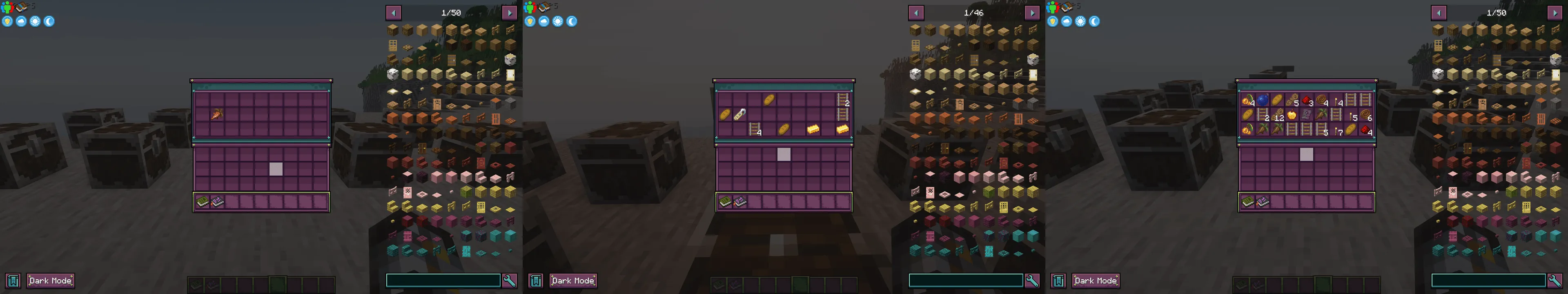Enable Dark Mode
This screenshot has height=294, width=1568.
point(51,281)
